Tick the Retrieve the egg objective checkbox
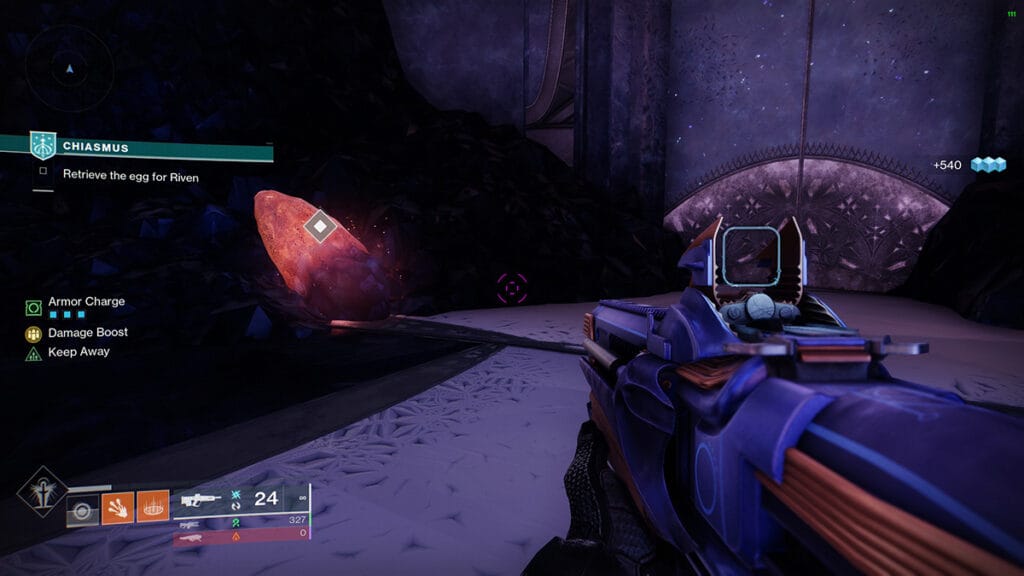The height and width of the screenshot is (576, 1024). point(43,172)
